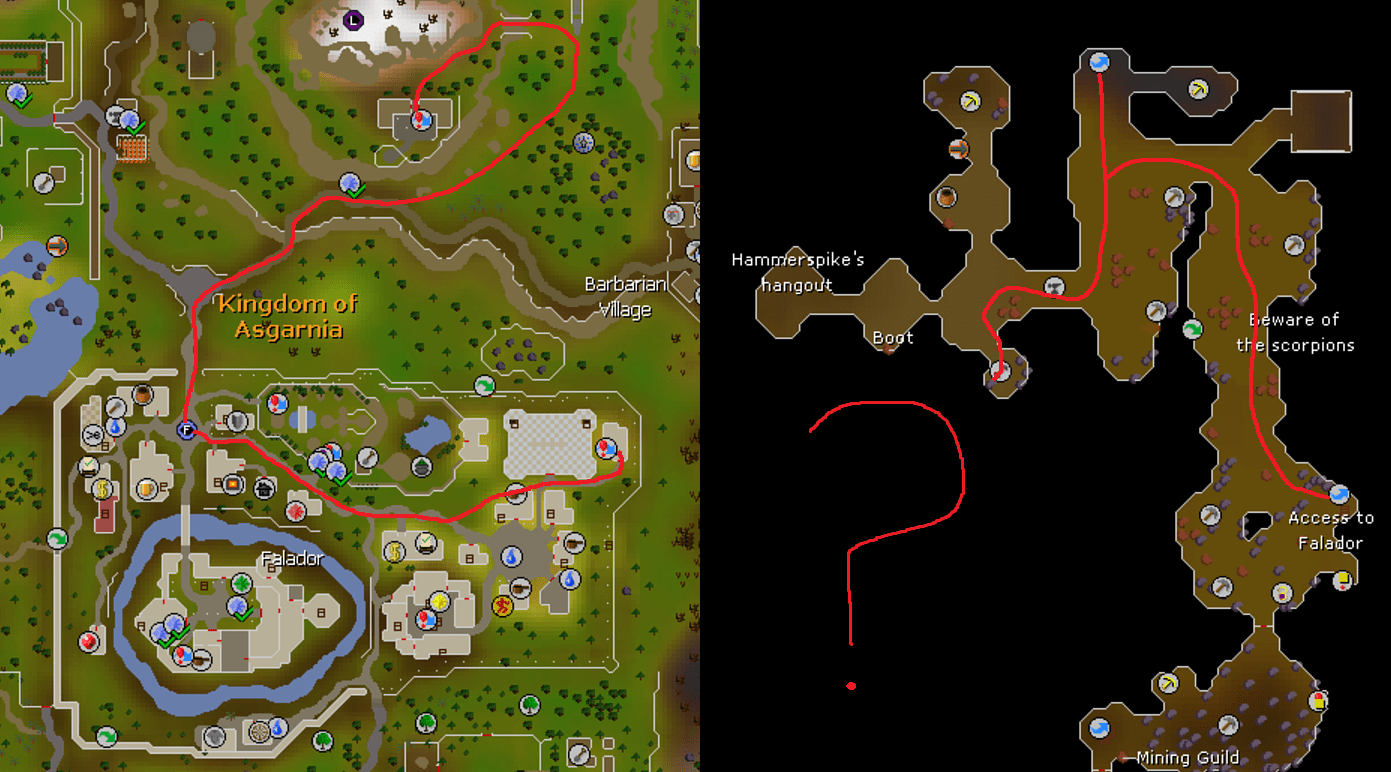Click the green arrow icon near the scorpions warning
The width and height of the screenshot is (1391, 772).
(x=1191, y=329)
